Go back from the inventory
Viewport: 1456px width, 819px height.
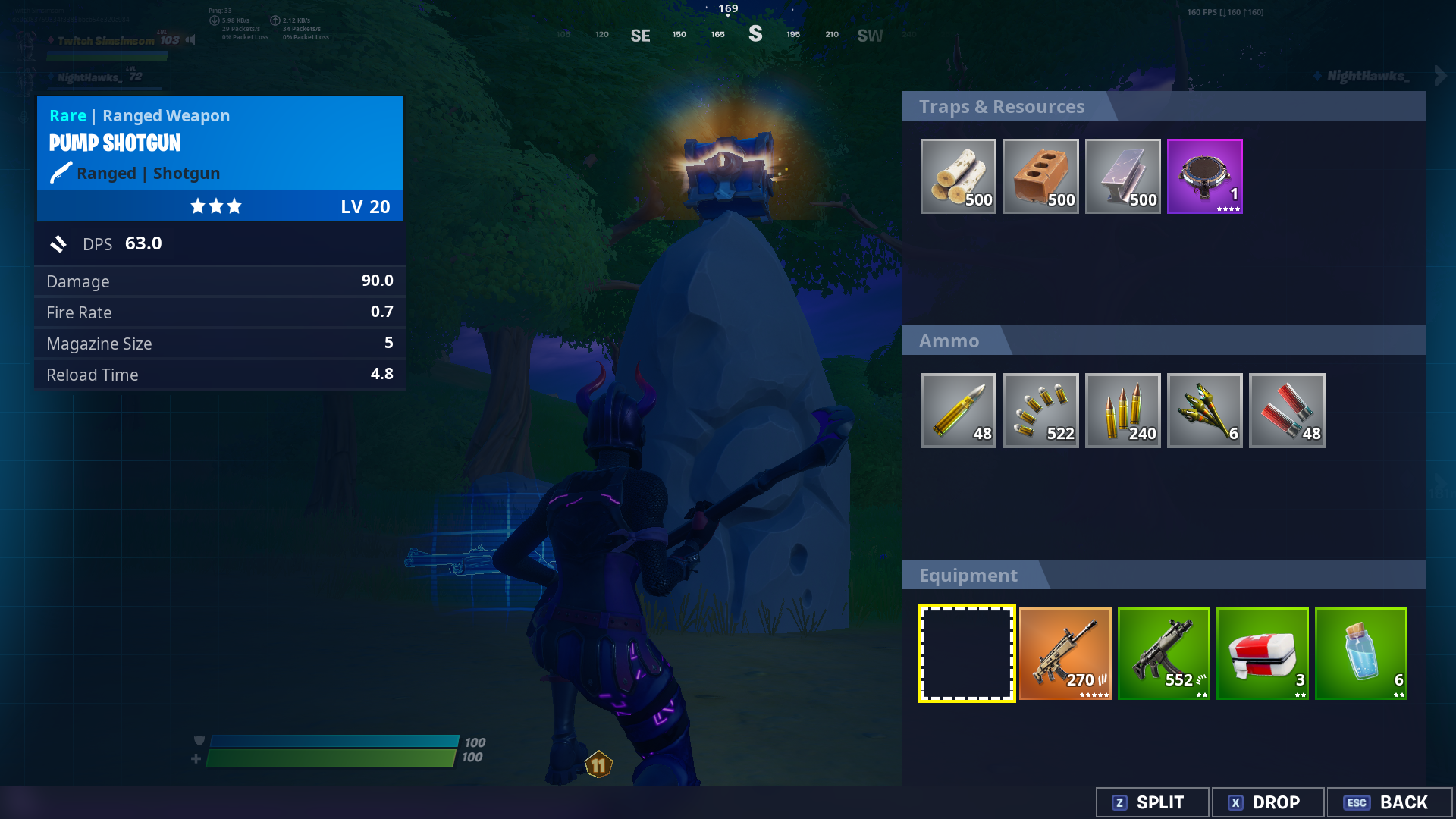click(1388, 802)
